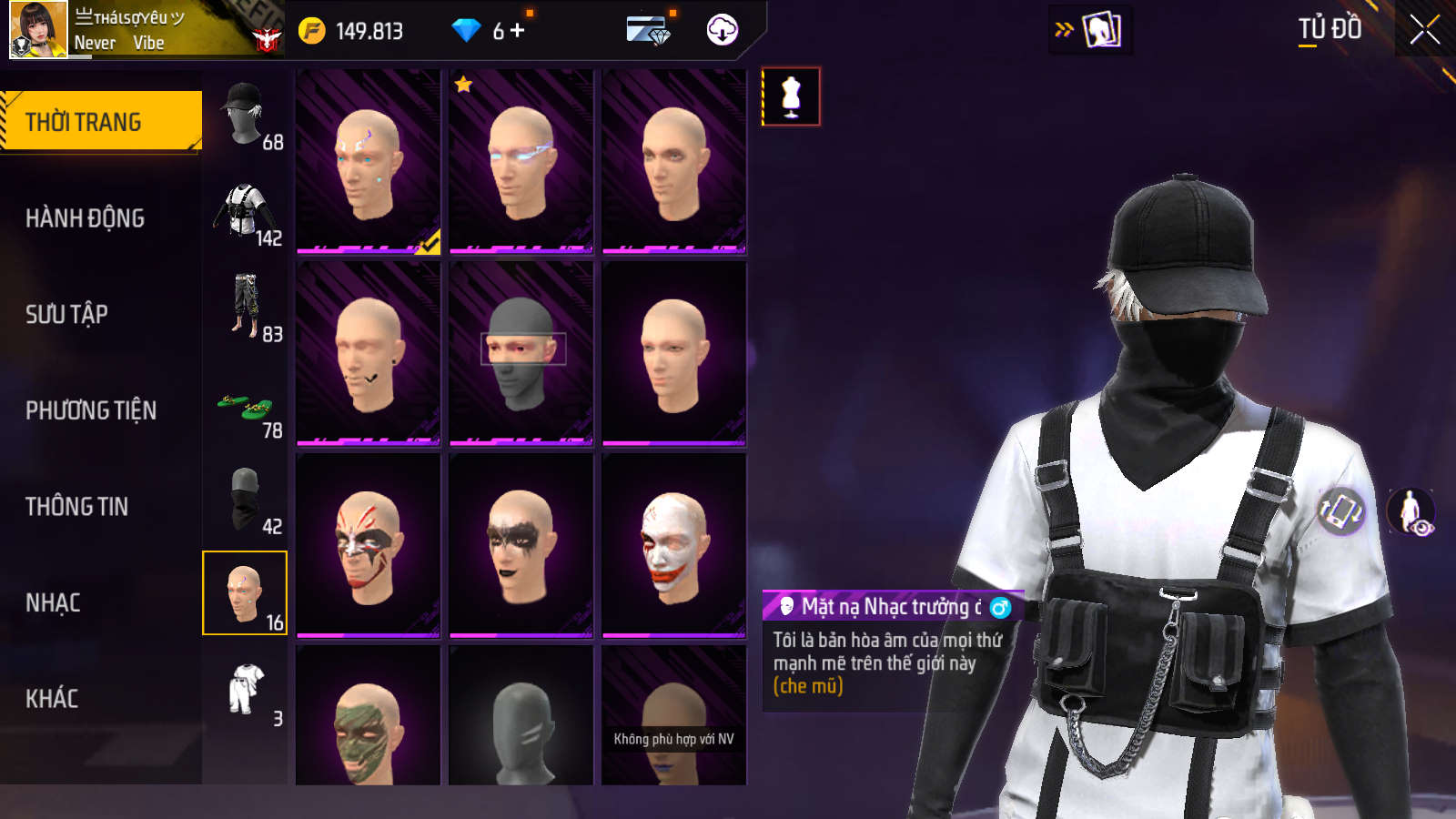Select the THỜI TRANG tab
The image size is (1456, 819).
83,122
